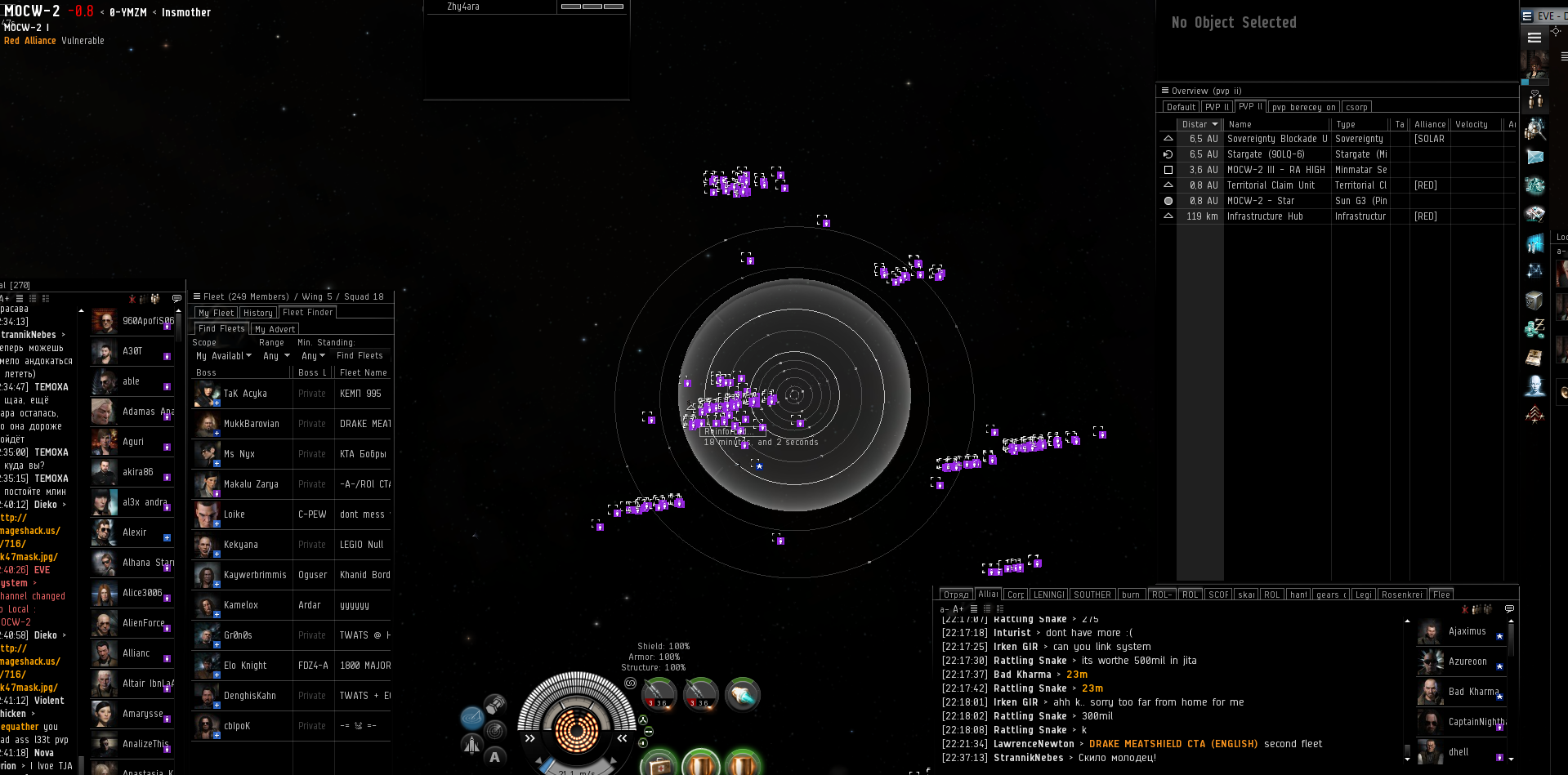1568x775 pixels.
Task: Sort overview by the Name column
Action: pyautogui.click(x=1275, y=124)
